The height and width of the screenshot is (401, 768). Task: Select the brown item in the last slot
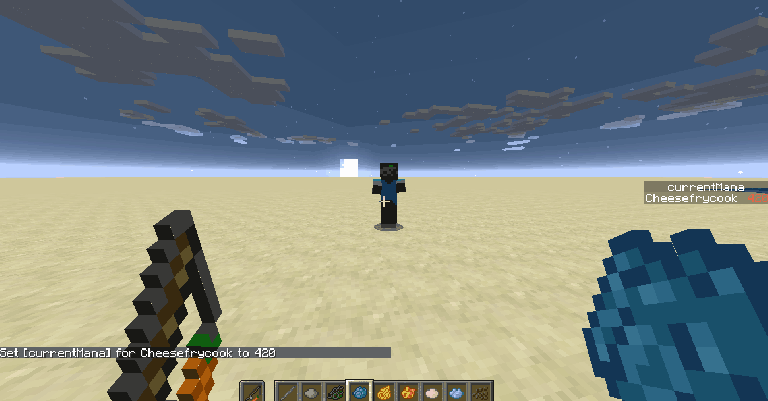(479, 392)
